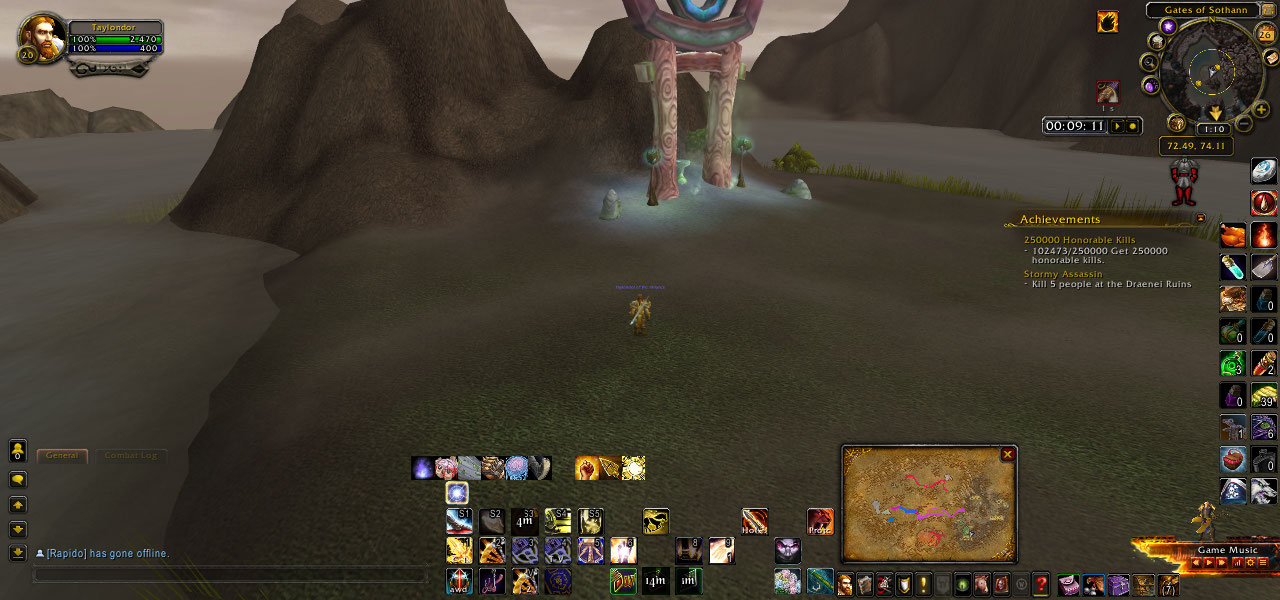The width and height of the screenshot is (1280, 600).
Task: Zoom in the minimap with plus button
Action: 1261,109
